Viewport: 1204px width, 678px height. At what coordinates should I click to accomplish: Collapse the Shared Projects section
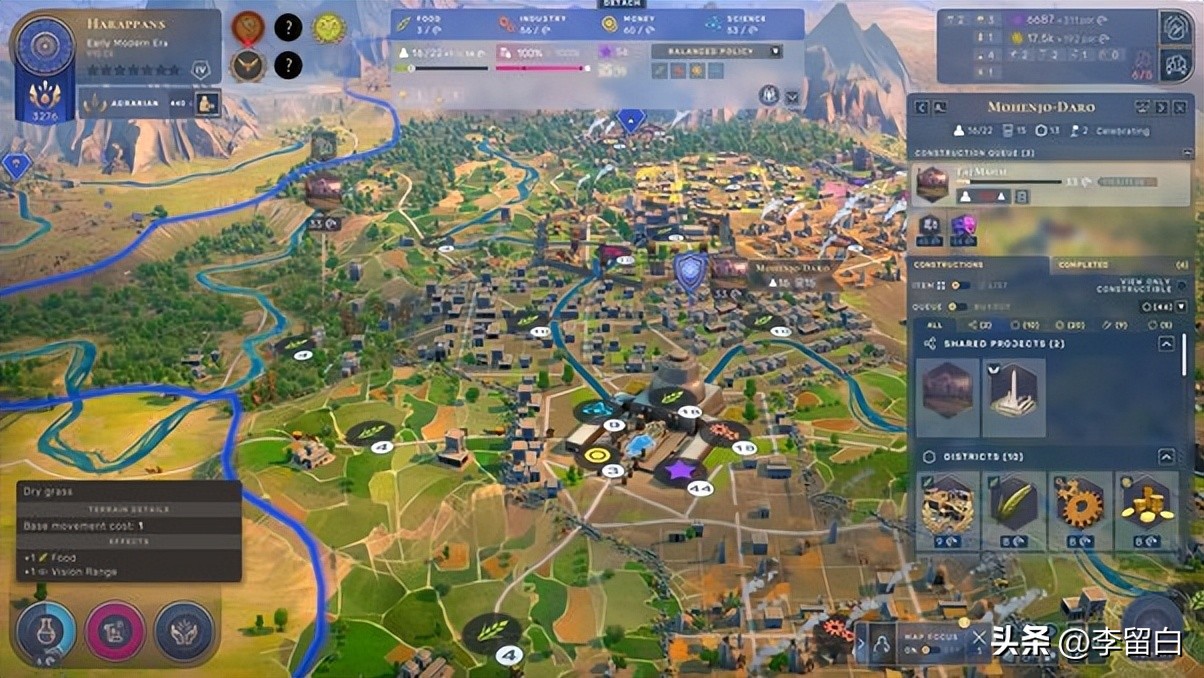pyautogui.click(x=1166, y=343)
